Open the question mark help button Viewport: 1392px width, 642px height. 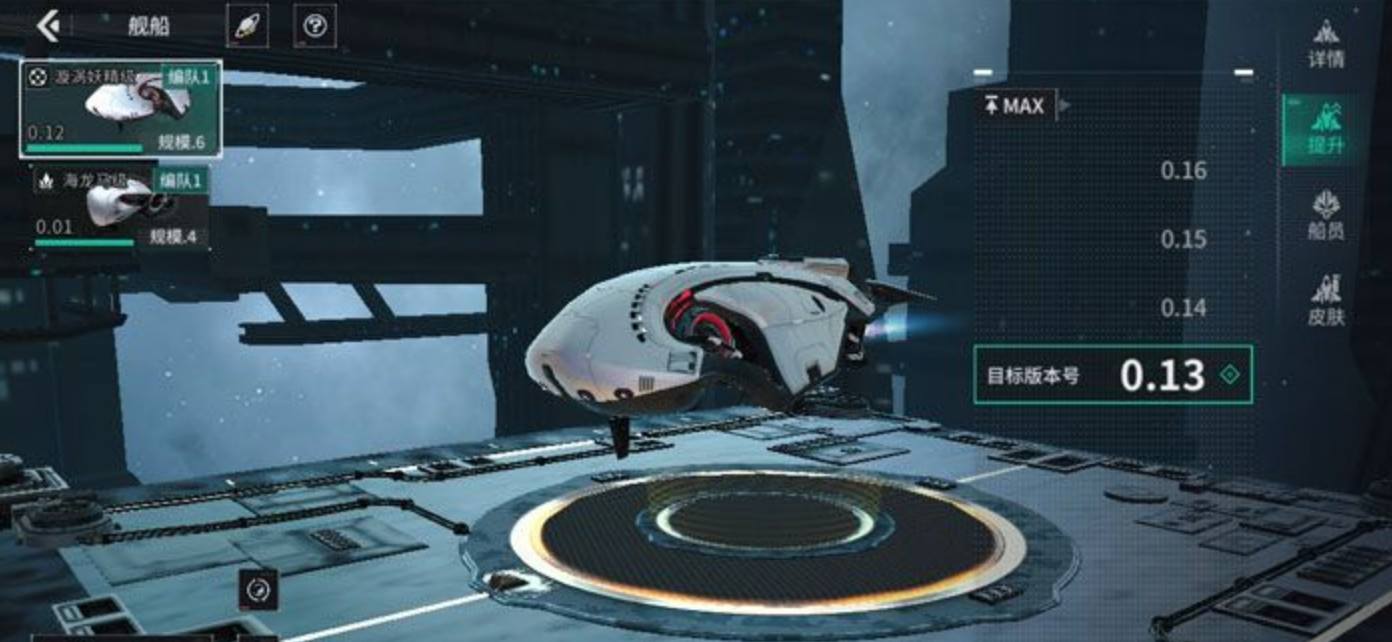point(315,26)
